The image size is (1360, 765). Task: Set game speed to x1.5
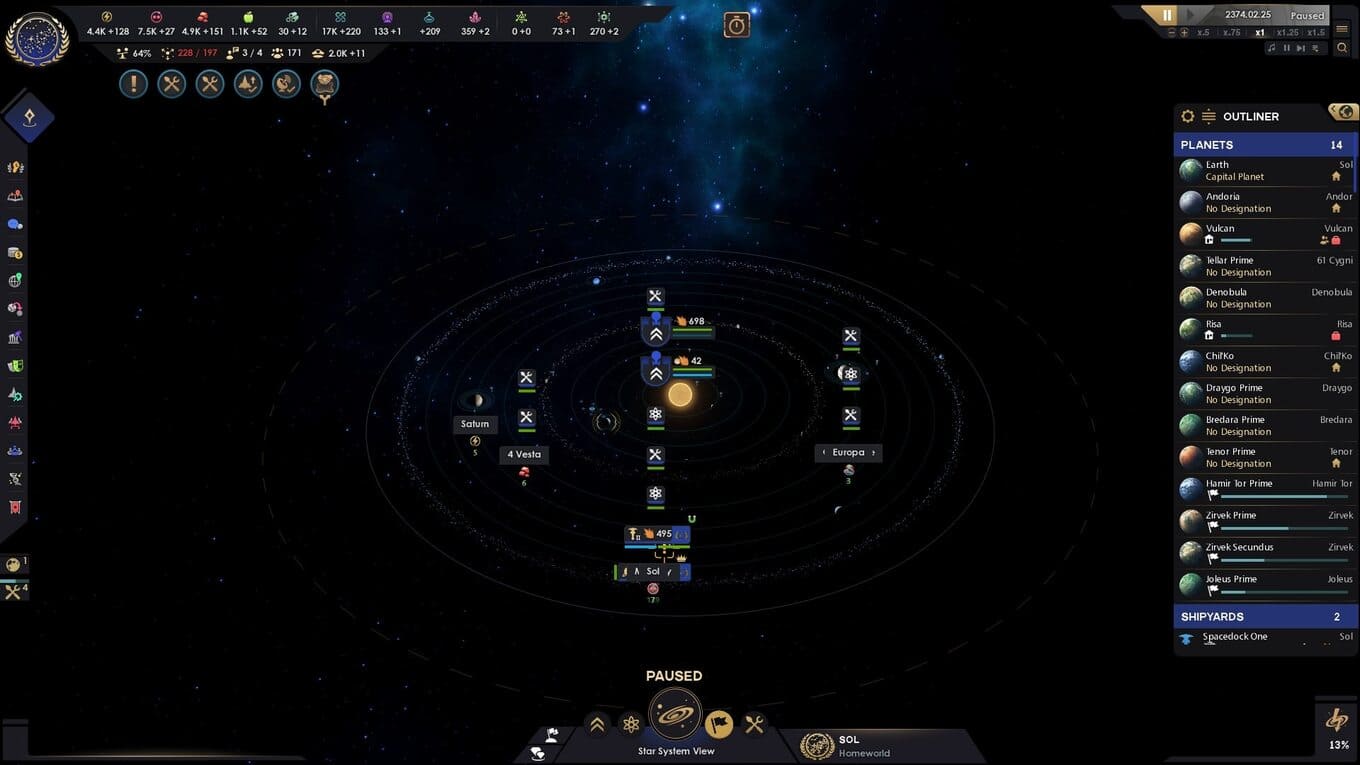1316,32
